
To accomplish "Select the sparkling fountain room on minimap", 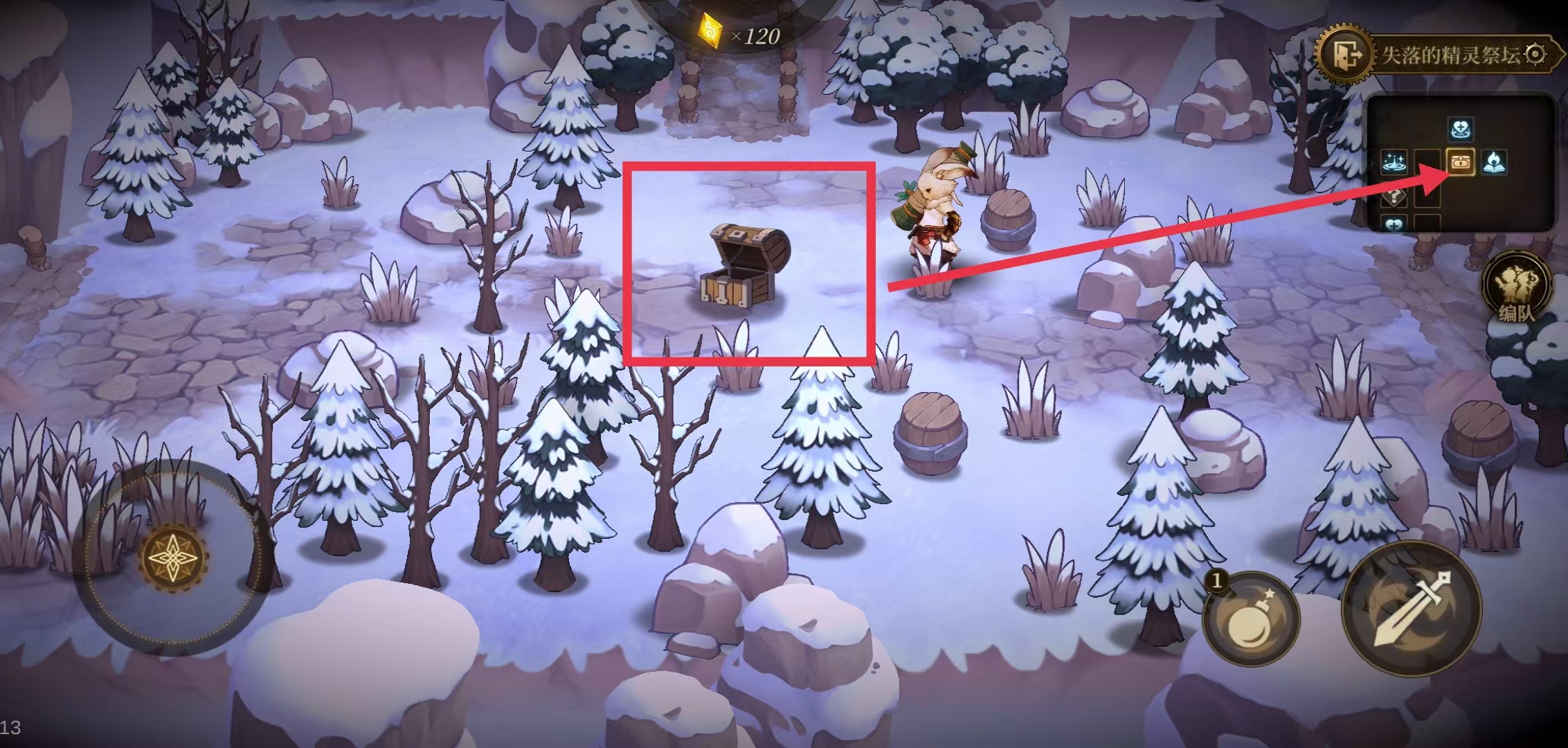I will (1394, 163).
